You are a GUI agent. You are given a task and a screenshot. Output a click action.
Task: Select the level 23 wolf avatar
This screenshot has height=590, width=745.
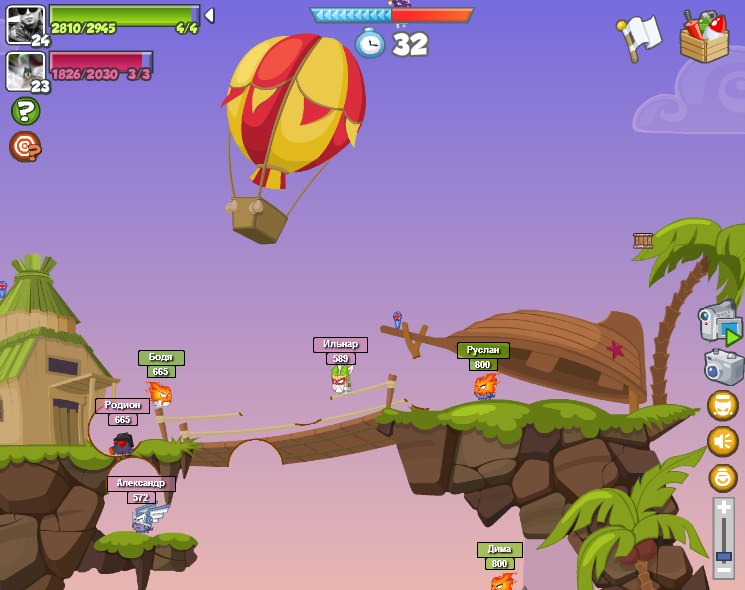[25, 70]
